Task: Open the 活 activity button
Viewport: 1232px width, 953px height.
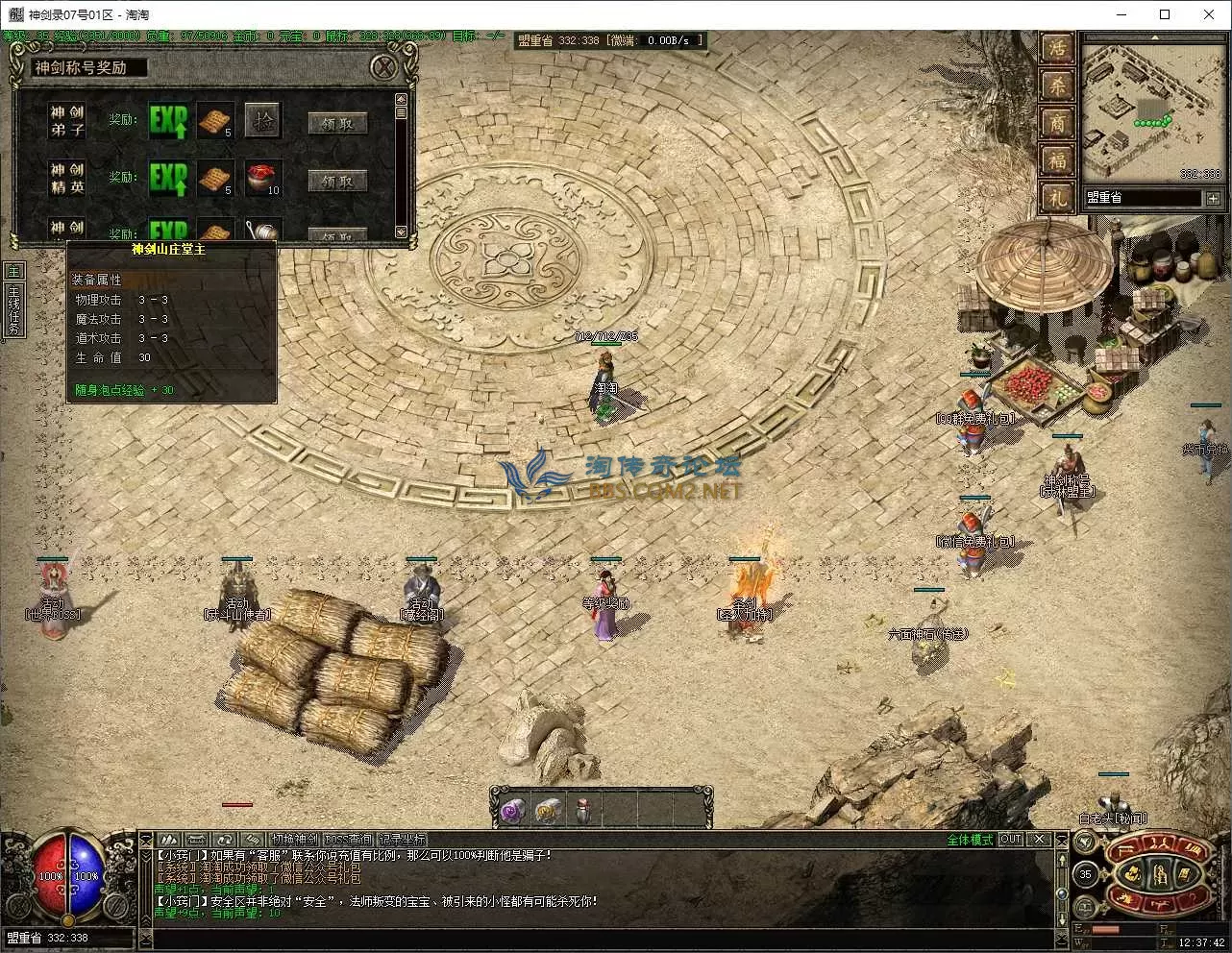Action: (x=1057, y=49)
